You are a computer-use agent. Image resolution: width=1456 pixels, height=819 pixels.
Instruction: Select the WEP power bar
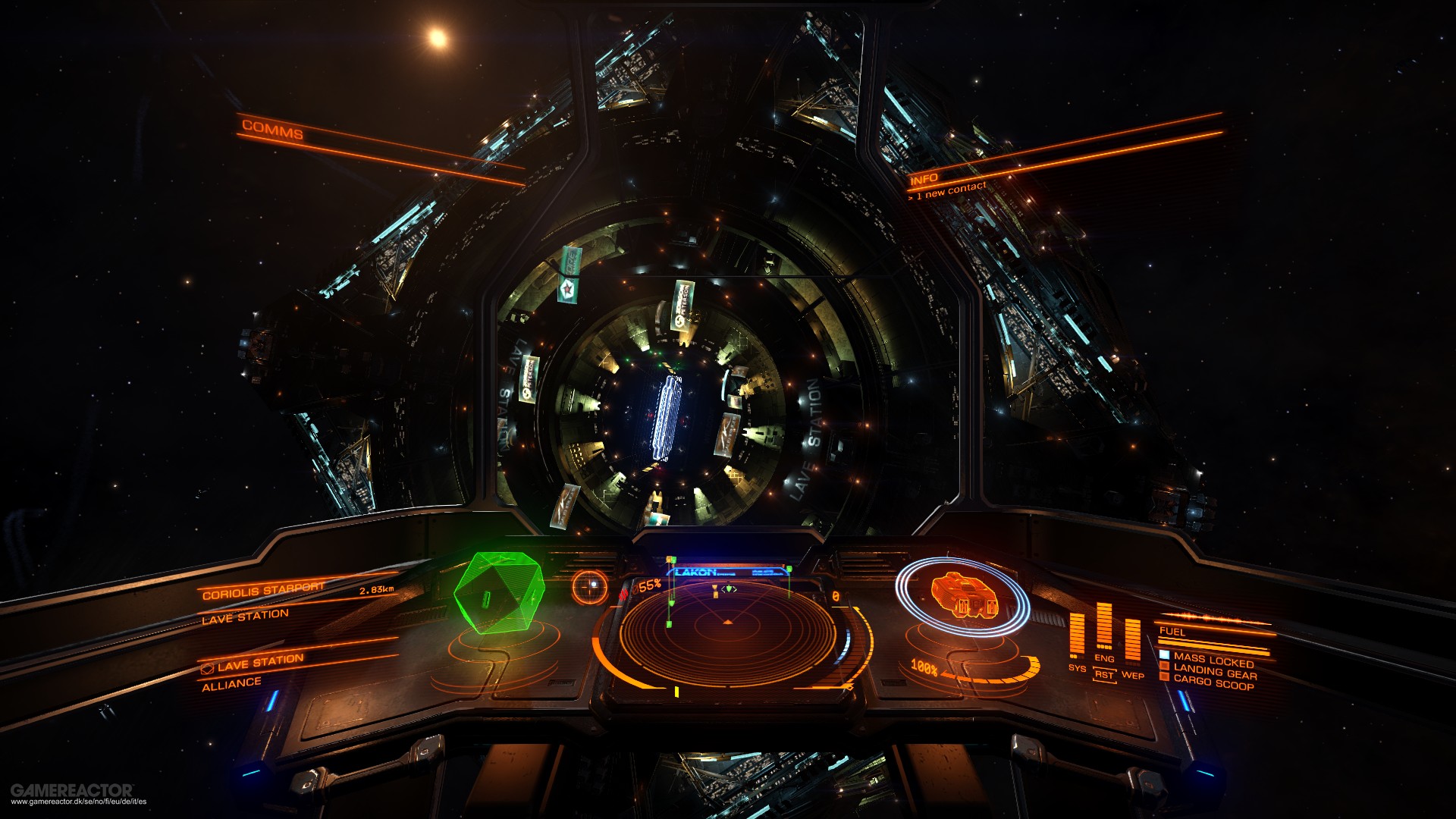point(1132,642)
